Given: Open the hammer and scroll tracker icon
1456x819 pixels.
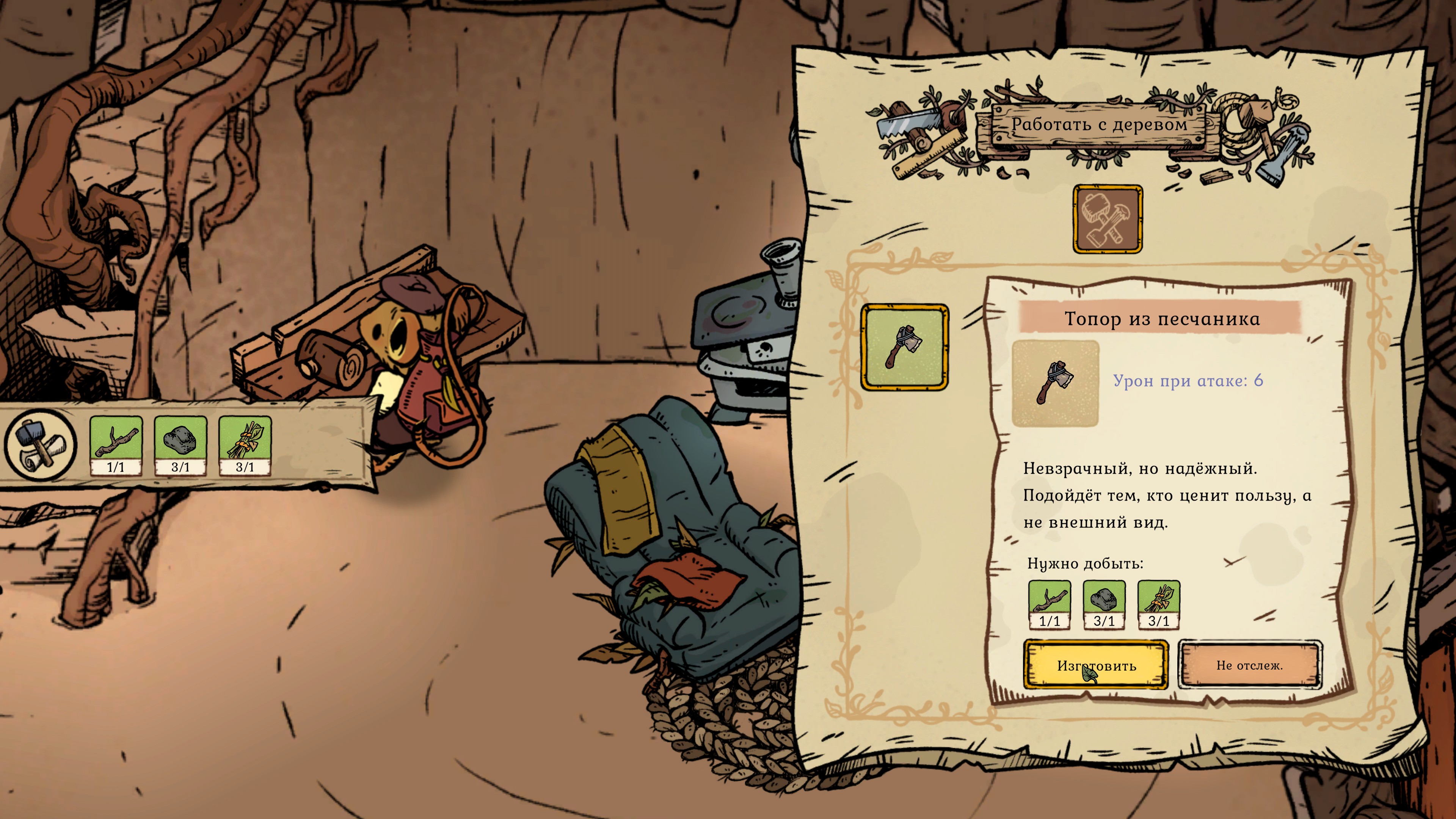Looking at the screenshot, I should 40,445.
